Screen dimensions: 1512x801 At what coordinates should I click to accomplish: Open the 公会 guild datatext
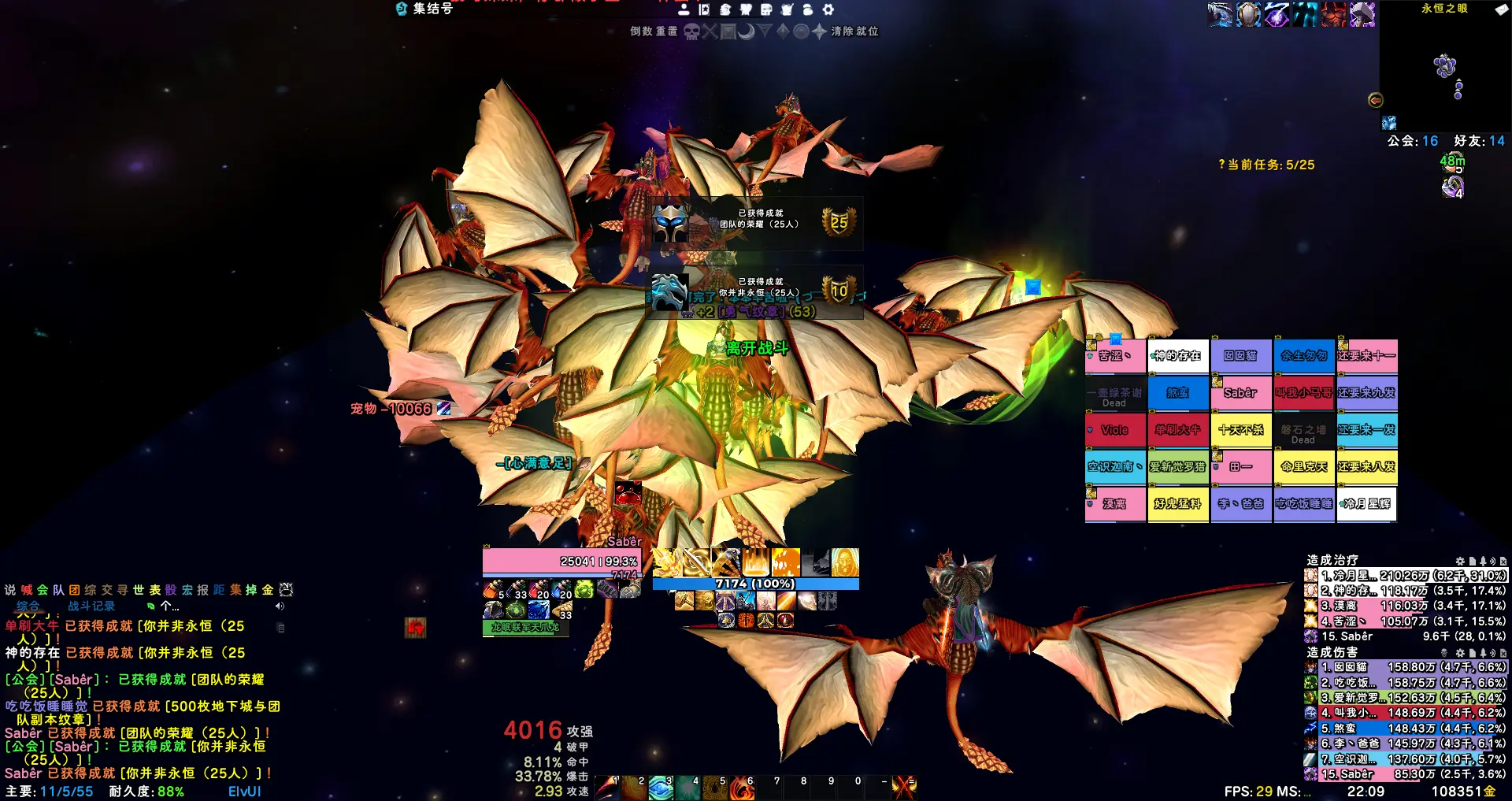pos(1411,141)
